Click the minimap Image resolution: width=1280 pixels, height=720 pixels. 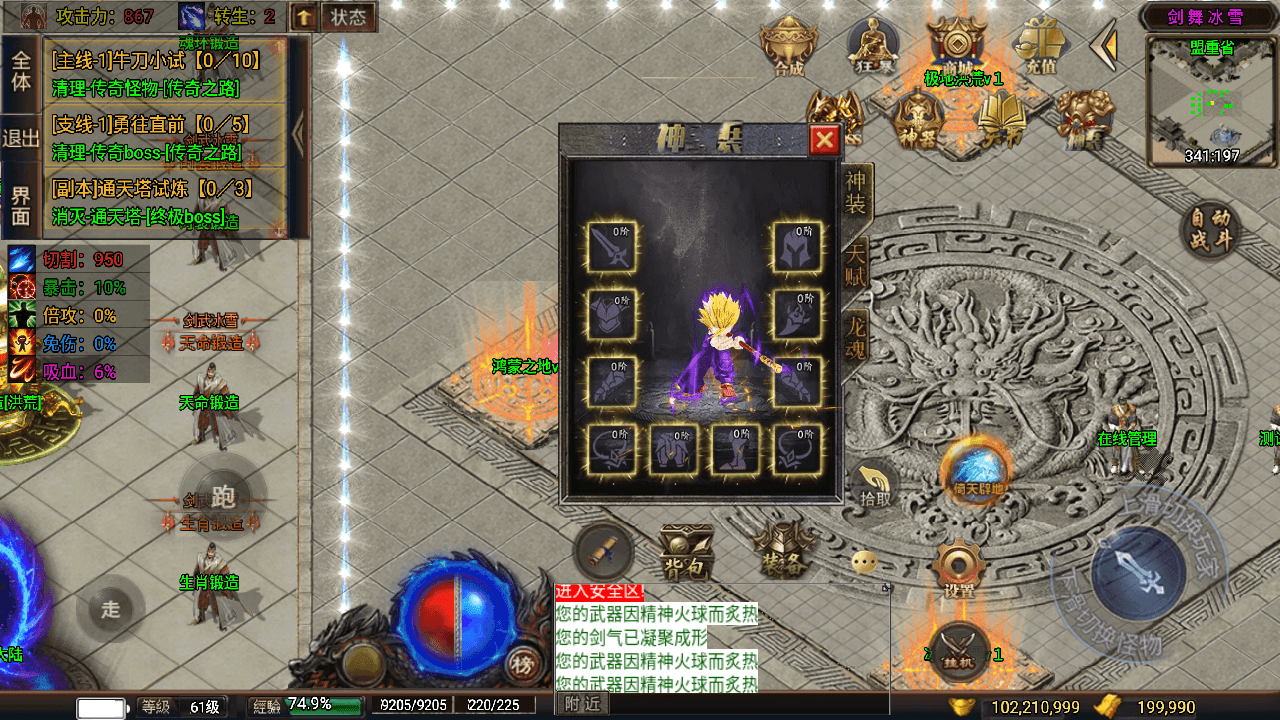click(x=1212, y=101)
